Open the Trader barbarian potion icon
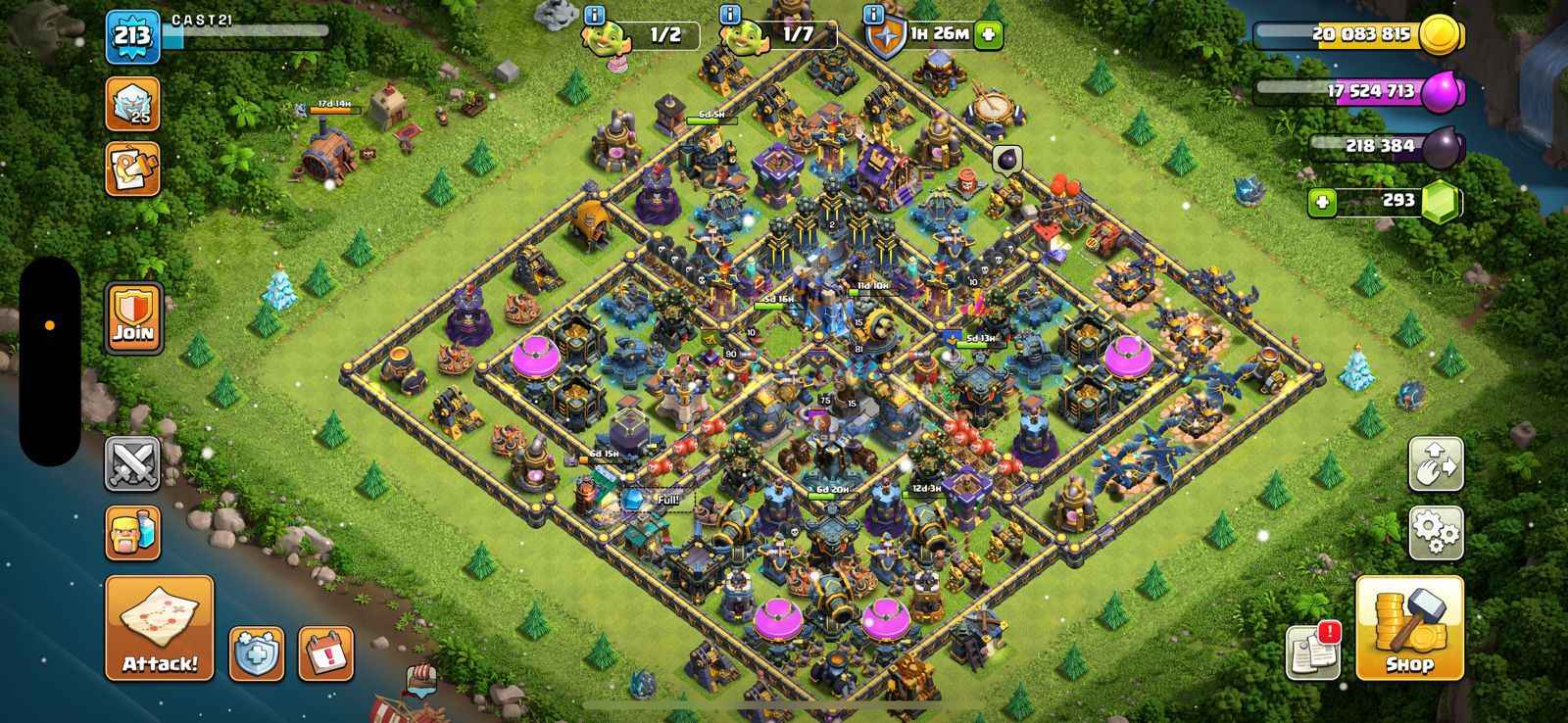 click(x=132, y=530)
